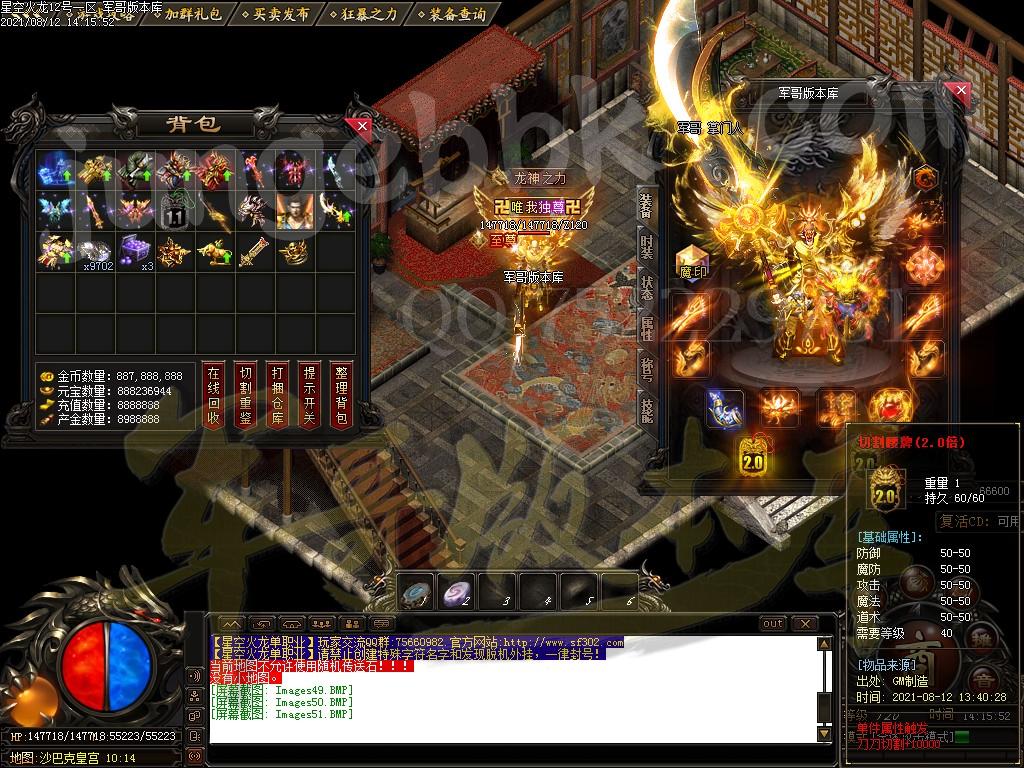
Task: Close the 背包 backpack window
Action: (361, 127)
